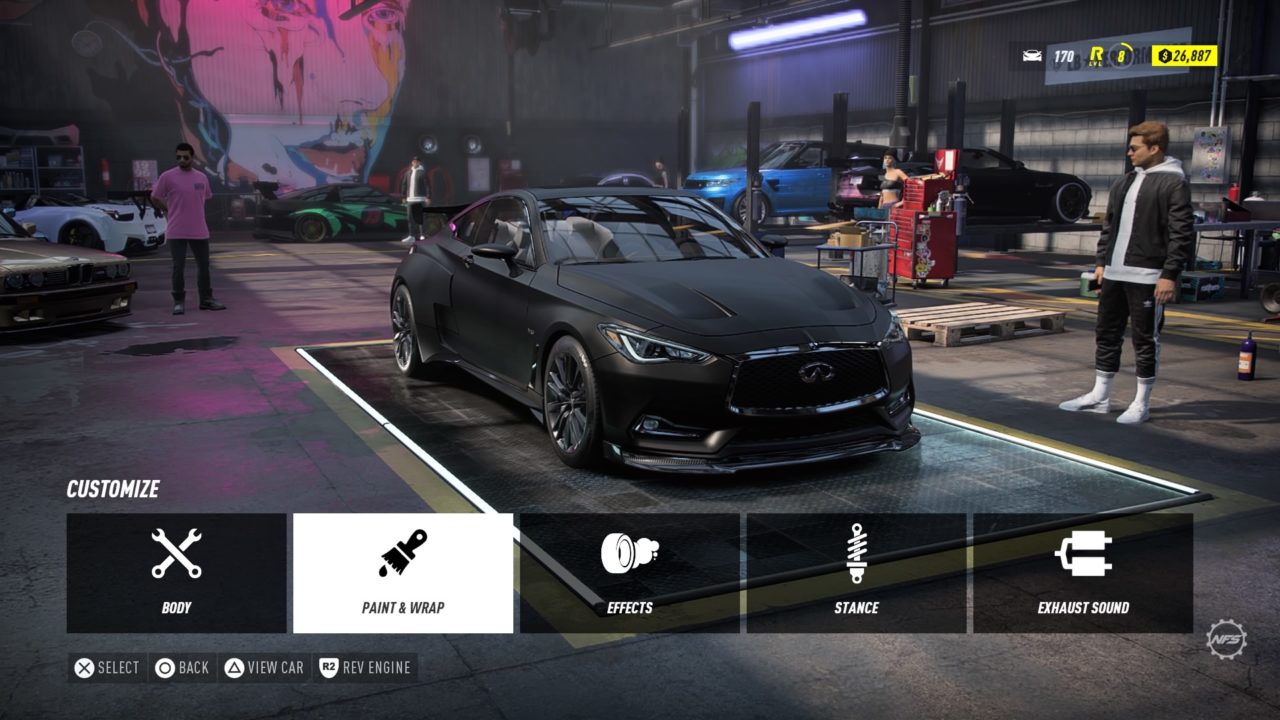This screenshot has height=720, width=1280.
Task: Click the circle Back button prompt
Action: 183,668
